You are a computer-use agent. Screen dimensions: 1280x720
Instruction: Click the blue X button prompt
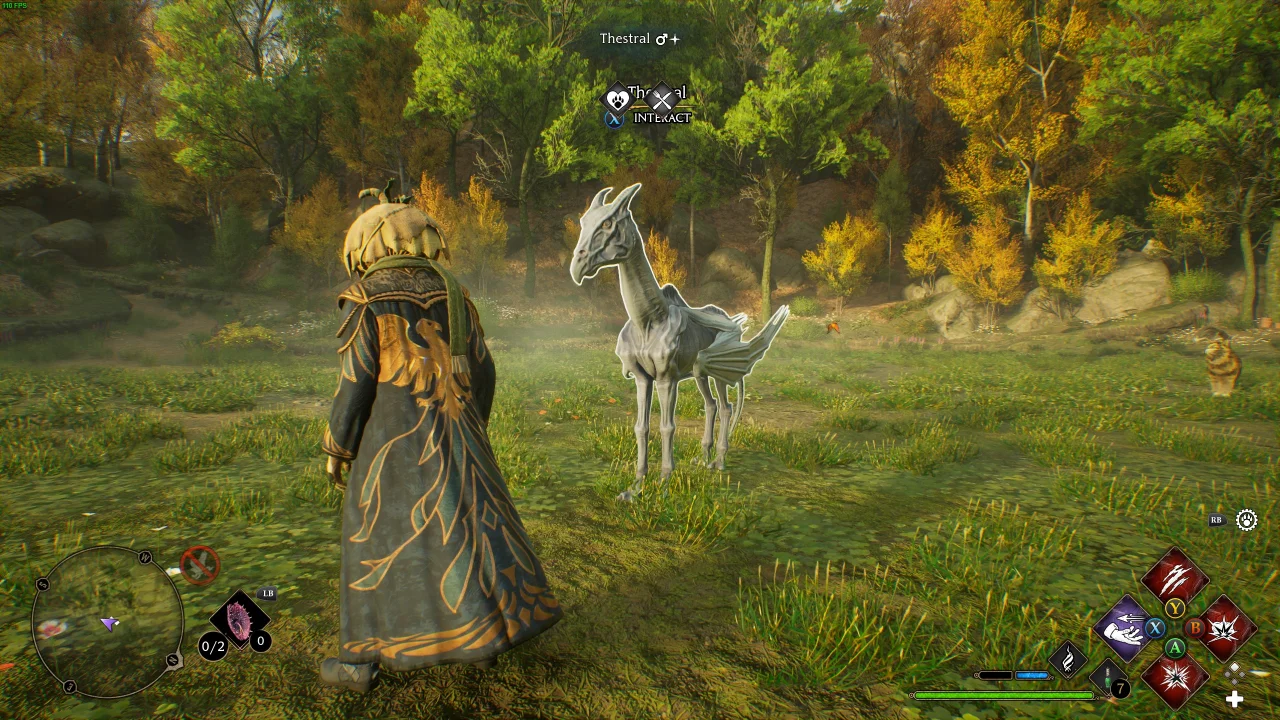[x=614, y=117]
